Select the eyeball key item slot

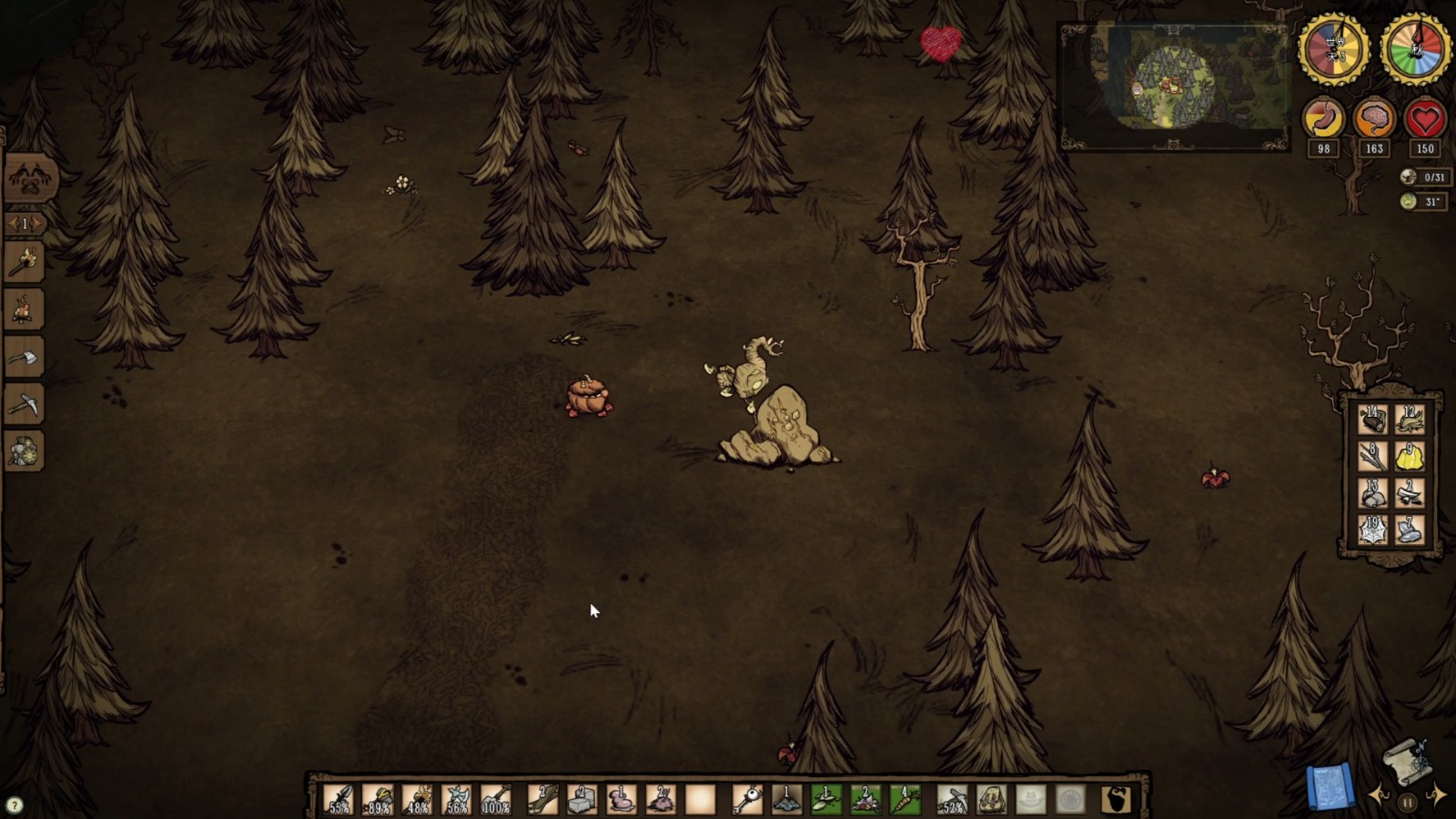(747, 800)
